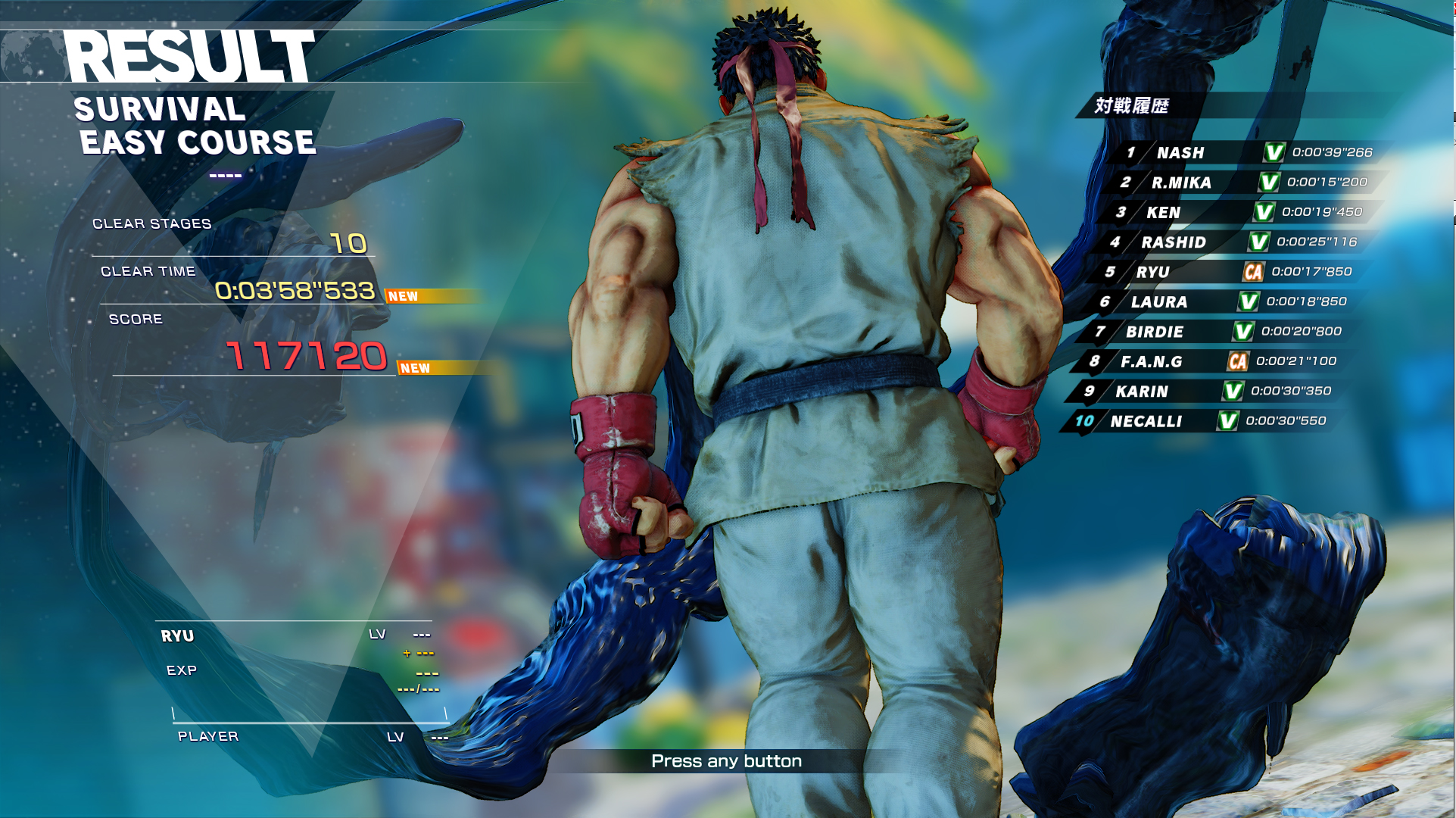Highlight the Ryu row in battle history
This screenshot has width=1456, height=818.
(1228, 272)
